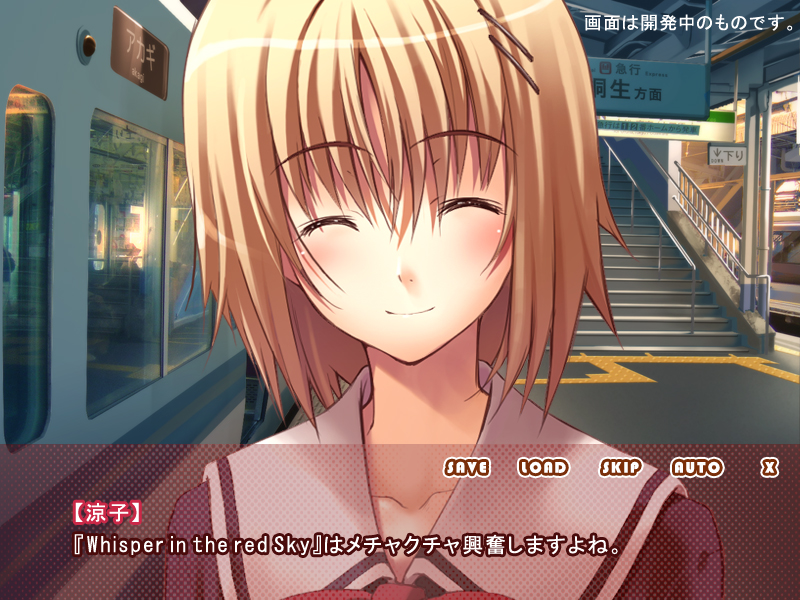Click the SAVE button
The height and width of the screenshot is (600, 800).
(467, 467)
